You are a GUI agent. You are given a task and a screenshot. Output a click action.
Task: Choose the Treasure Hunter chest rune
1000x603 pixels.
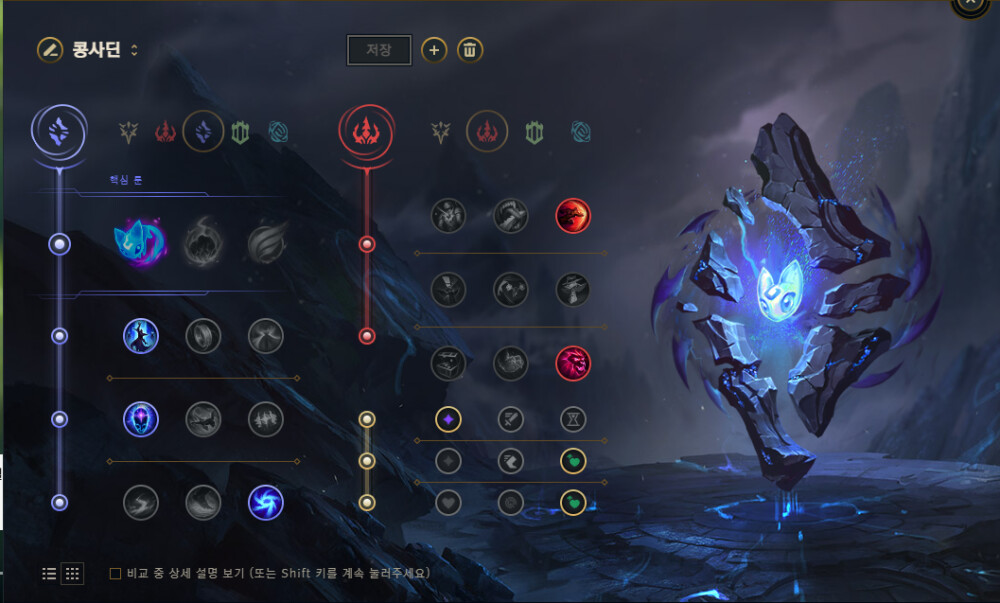pyautogui.click(x=449, y=363)
